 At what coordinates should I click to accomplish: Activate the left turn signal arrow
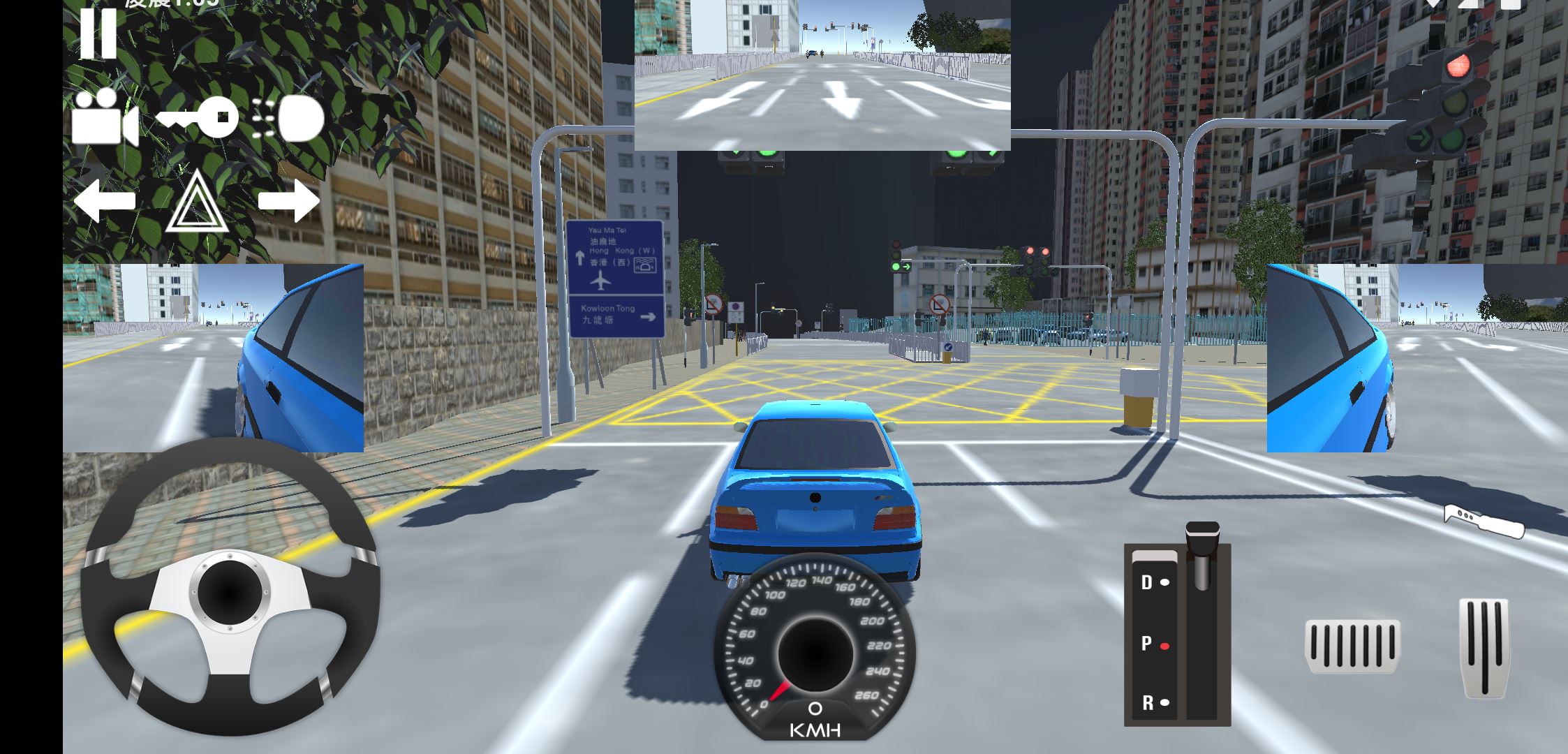click(x=105, y=201)
